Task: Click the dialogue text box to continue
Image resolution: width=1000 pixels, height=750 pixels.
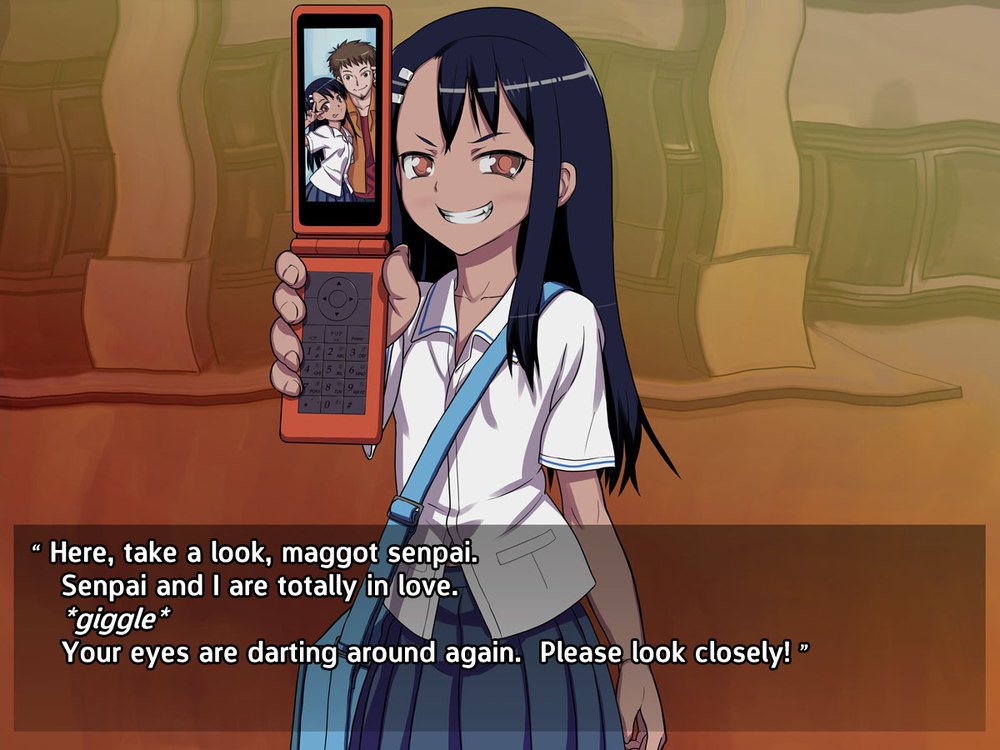Action: tap(500, 627)
